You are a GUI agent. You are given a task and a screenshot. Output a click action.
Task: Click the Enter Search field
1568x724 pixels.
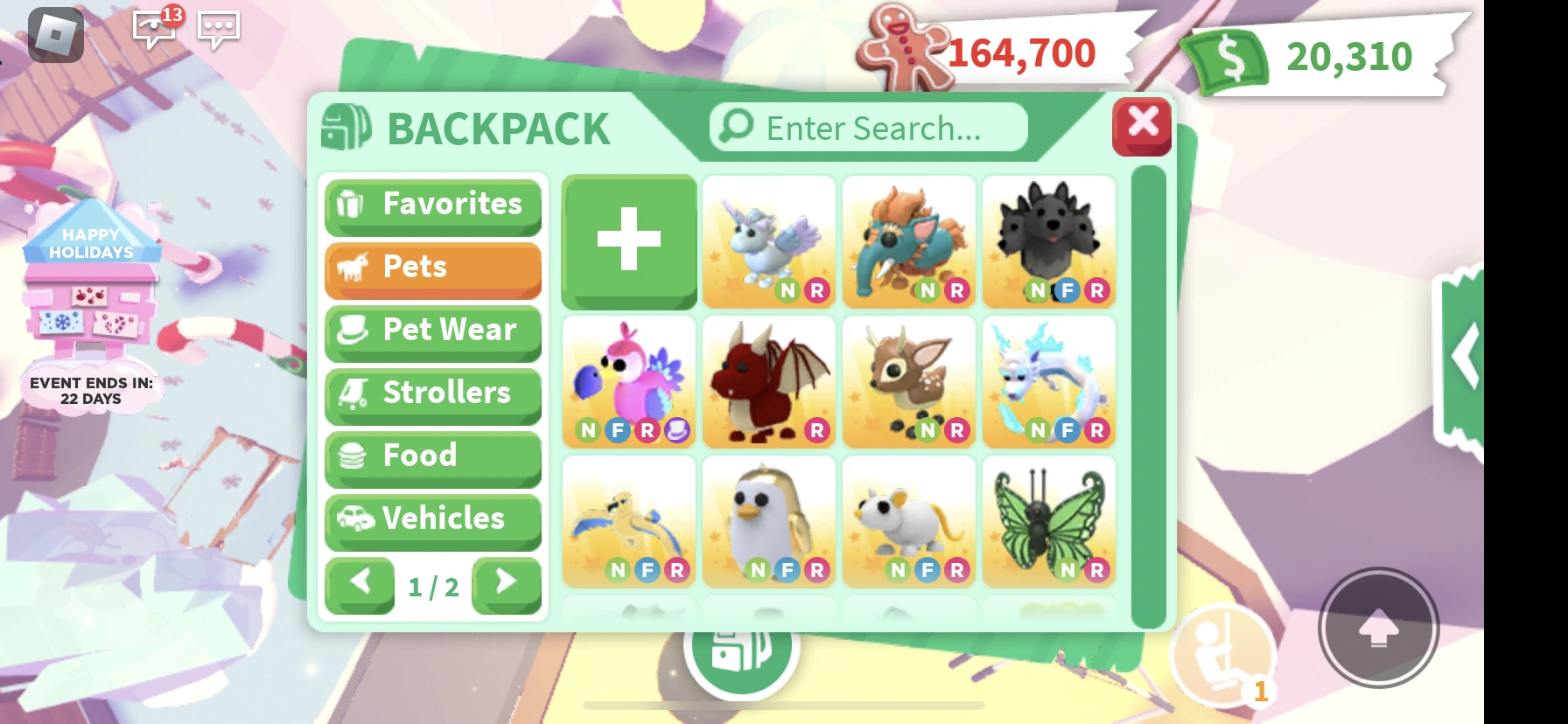[x=866, y=127]
